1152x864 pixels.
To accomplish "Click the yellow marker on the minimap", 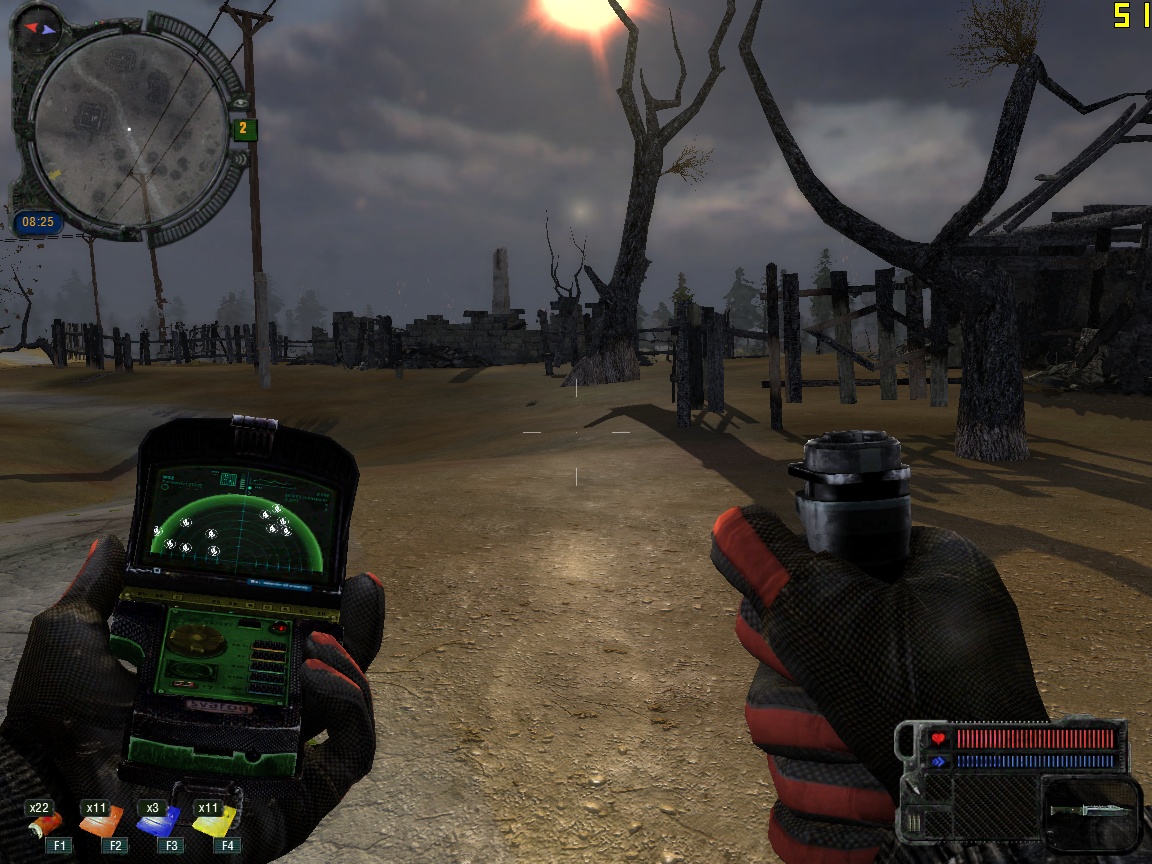I will (x=53, y=174).
